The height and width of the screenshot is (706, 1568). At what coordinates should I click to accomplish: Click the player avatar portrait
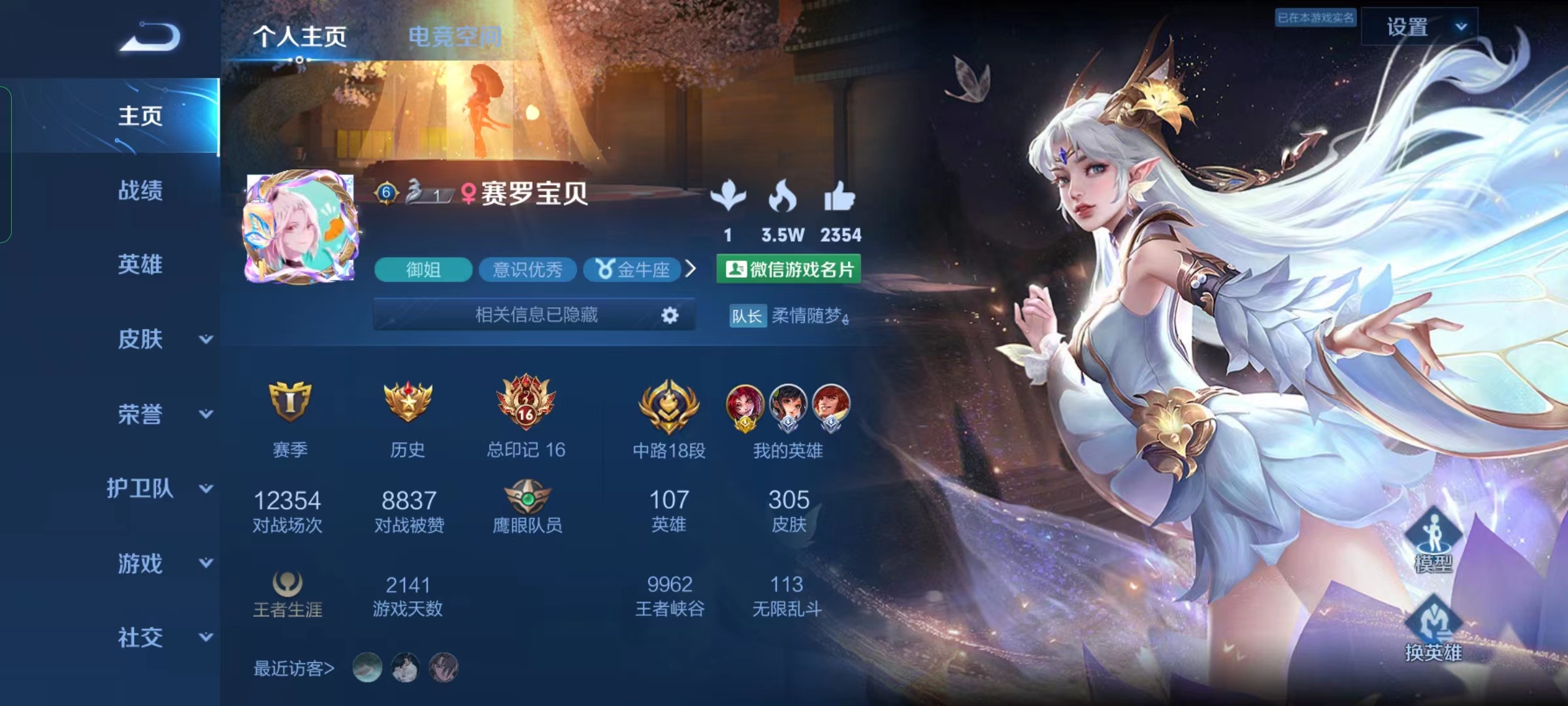301,228
